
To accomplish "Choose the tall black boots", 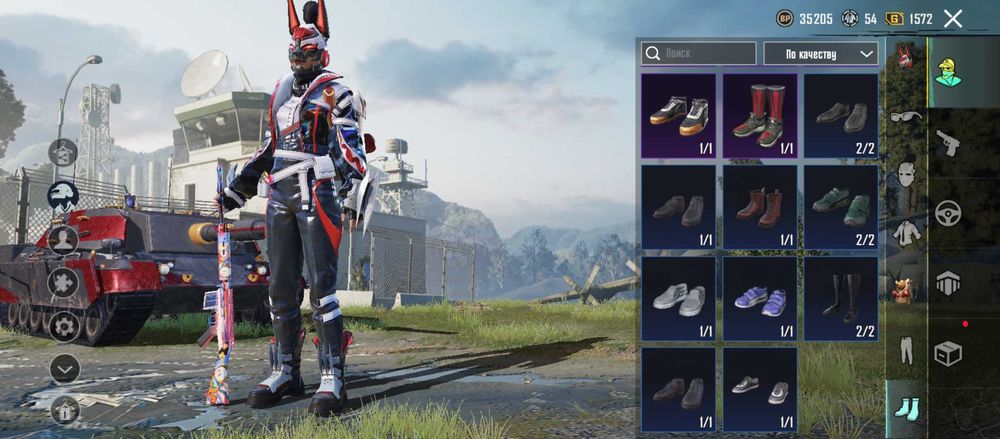I will [x=841, y=299].
